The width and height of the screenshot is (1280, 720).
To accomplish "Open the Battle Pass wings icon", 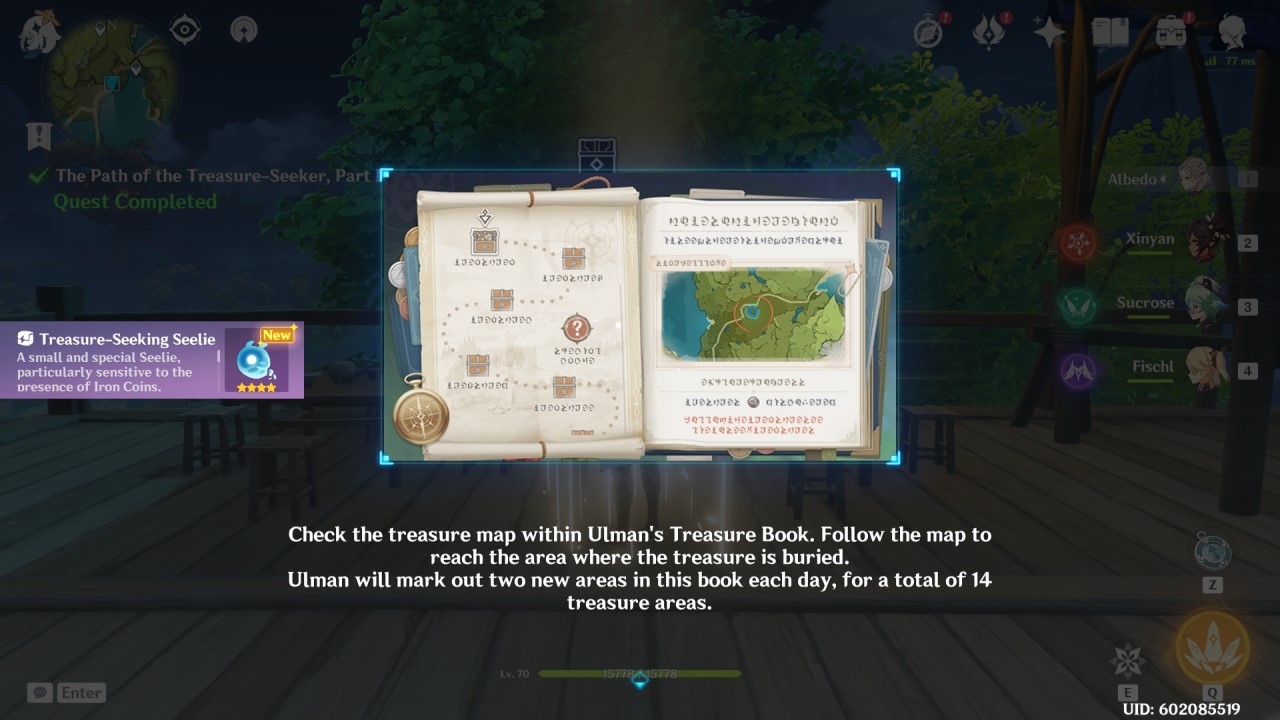I will [986, 31].
